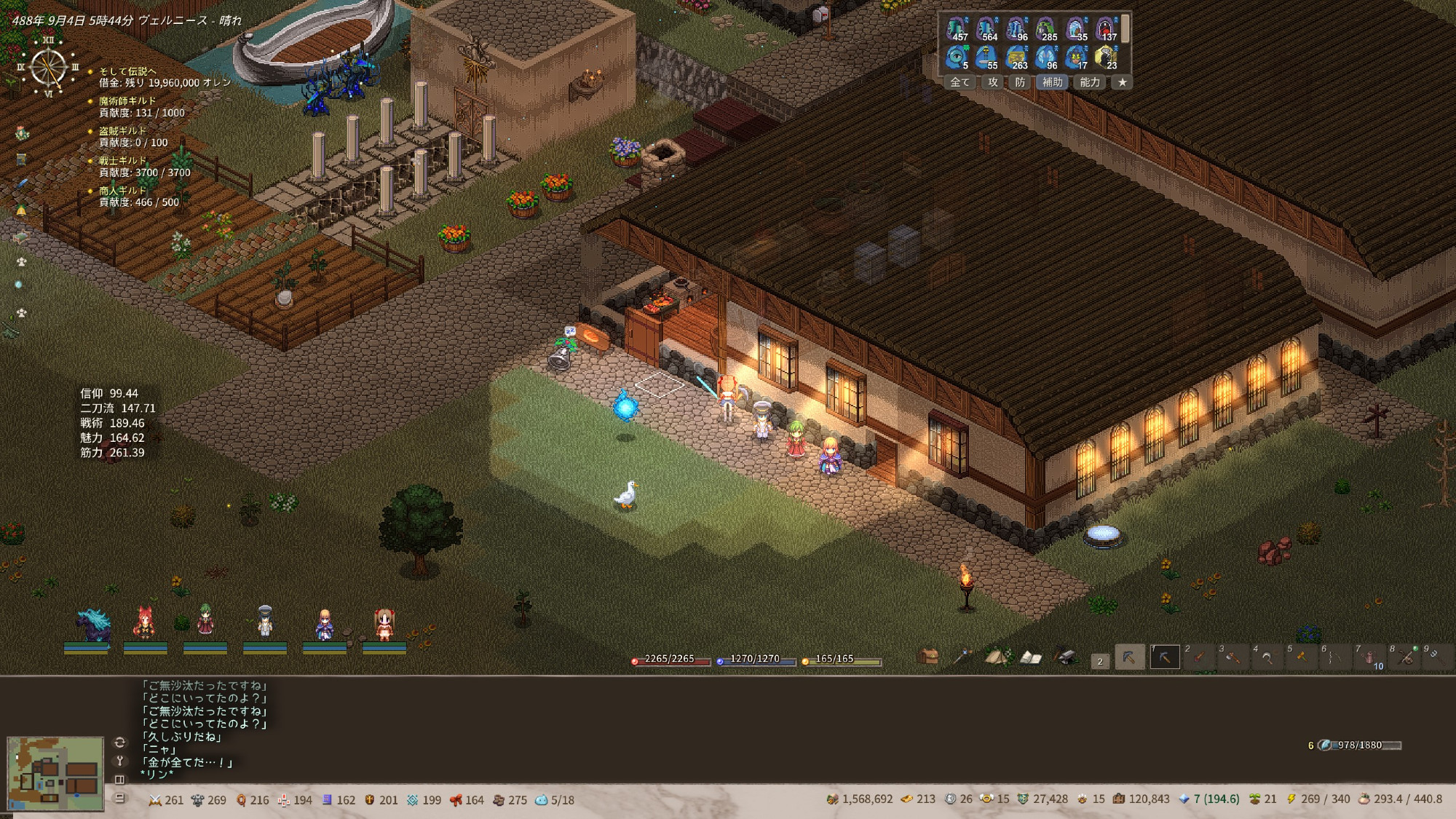Viewport: 1456px width, 819px height.
Task: Activate the treasure map spell icon showing 263
Action: click(1016, 56)
